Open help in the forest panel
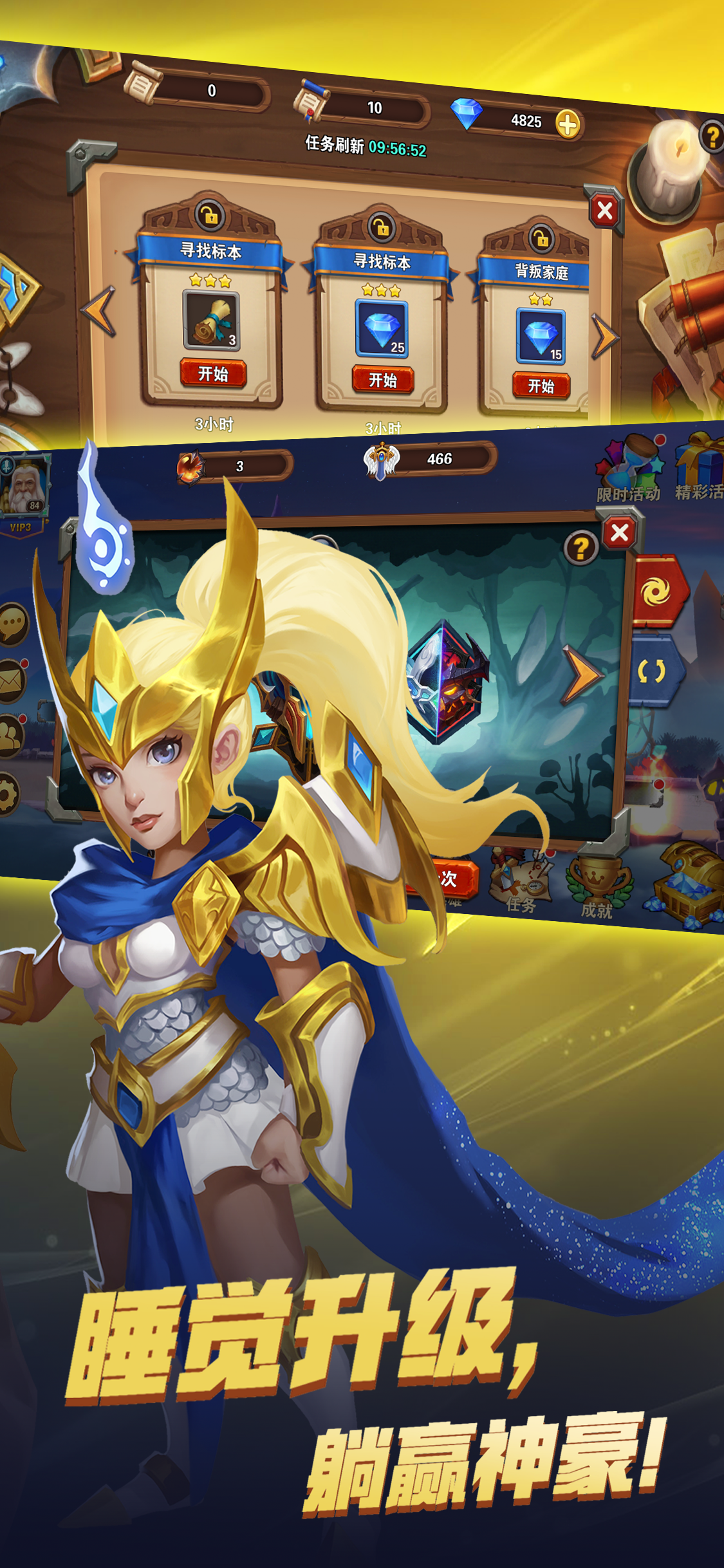724x1568 pixels. point(580,548)
